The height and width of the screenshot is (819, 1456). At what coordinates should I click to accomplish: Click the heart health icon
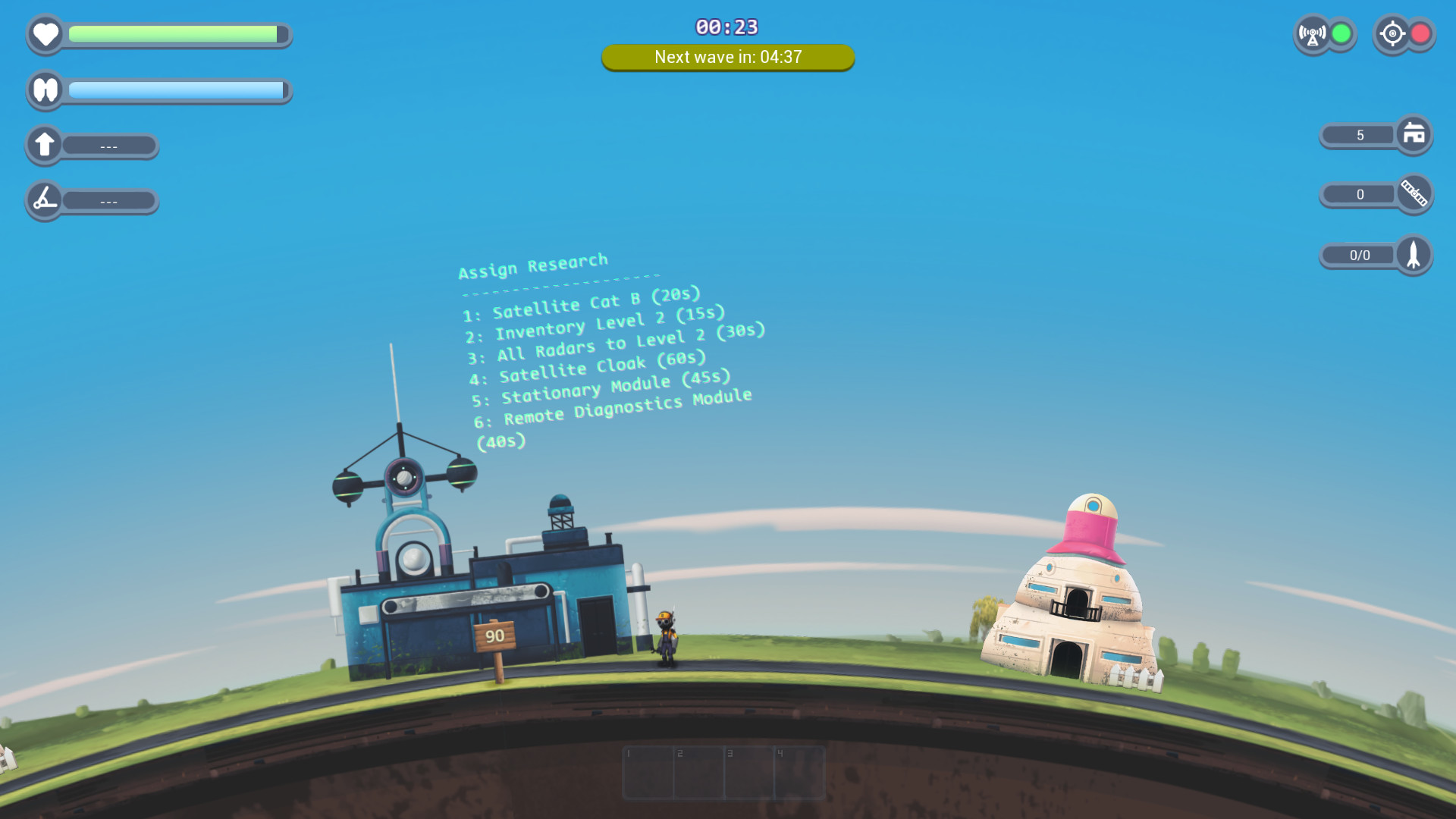click(x=45, y=34)
